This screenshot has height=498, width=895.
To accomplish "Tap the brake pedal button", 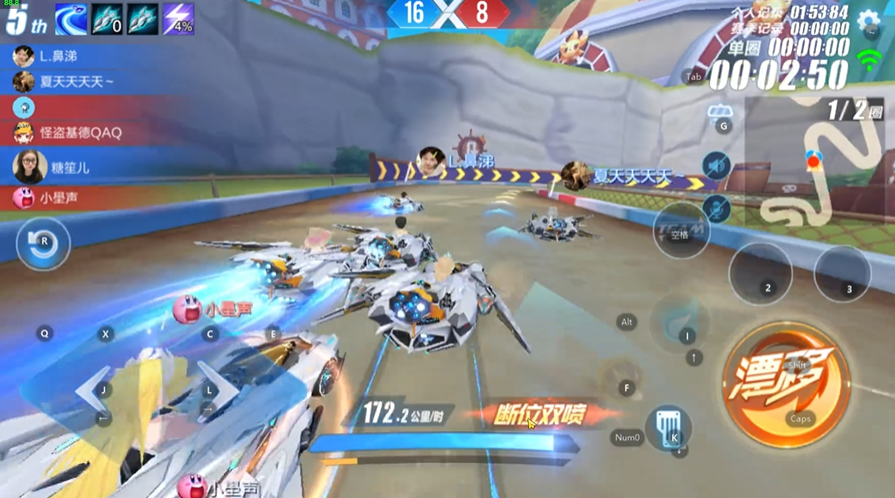I will tap(666, 428).
